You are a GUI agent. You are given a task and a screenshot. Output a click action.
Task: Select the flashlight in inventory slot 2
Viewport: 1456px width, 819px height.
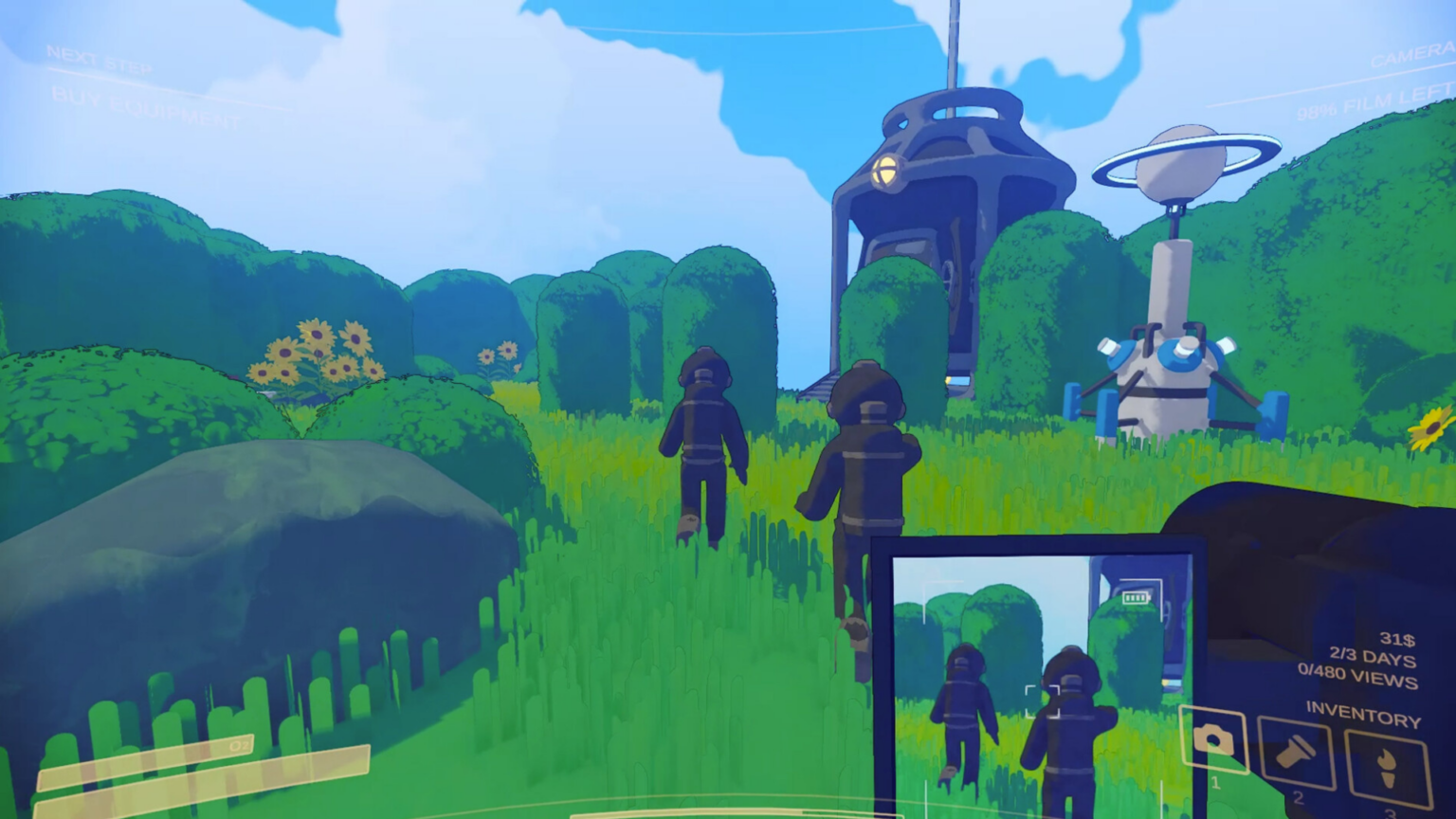[x=1297, y=751]
